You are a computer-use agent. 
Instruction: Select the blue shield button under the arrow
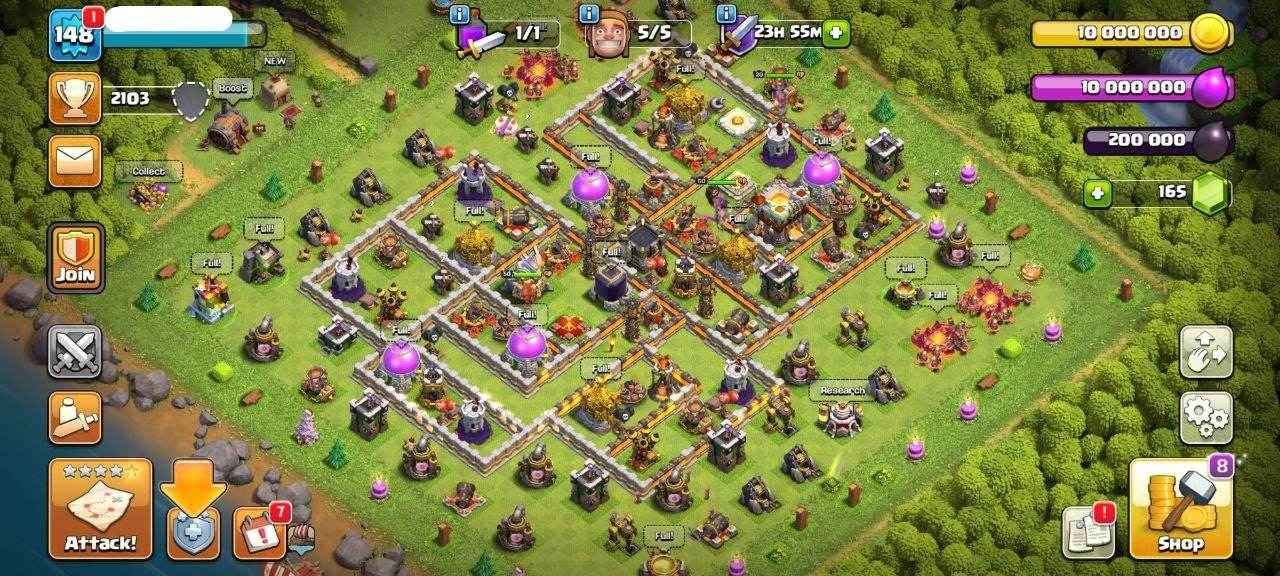pyautogui.click(x=193, y=532)
